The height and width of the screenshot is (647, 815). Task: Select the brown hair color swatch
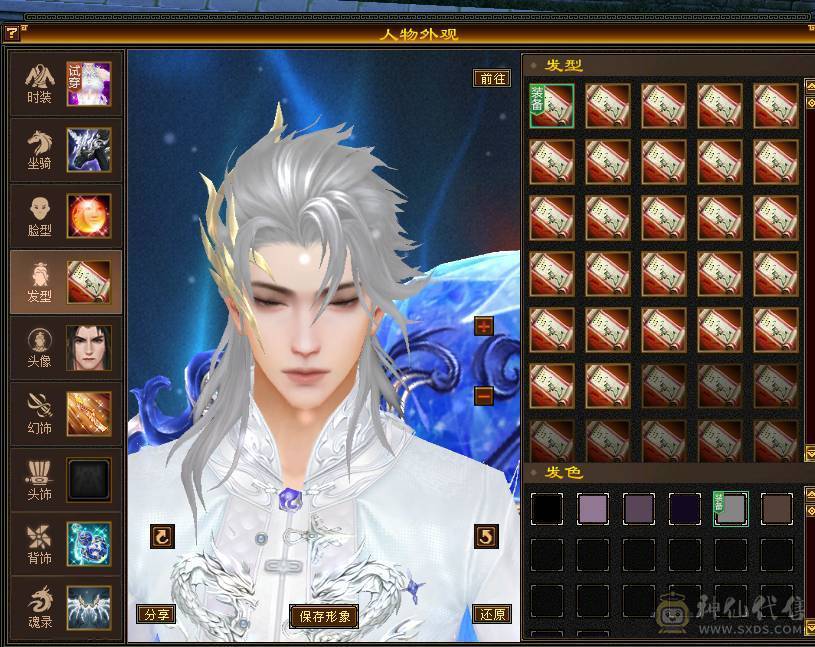[x=776, y=508]
